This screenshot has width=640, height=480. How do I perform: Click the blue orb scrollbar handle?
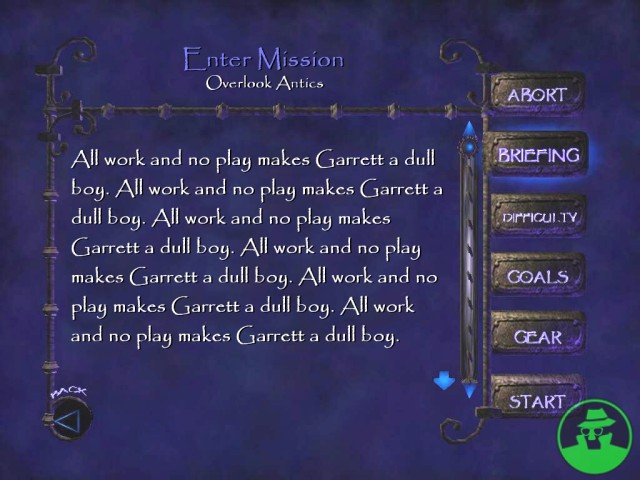pyautogui.click(x=468, y=150)
